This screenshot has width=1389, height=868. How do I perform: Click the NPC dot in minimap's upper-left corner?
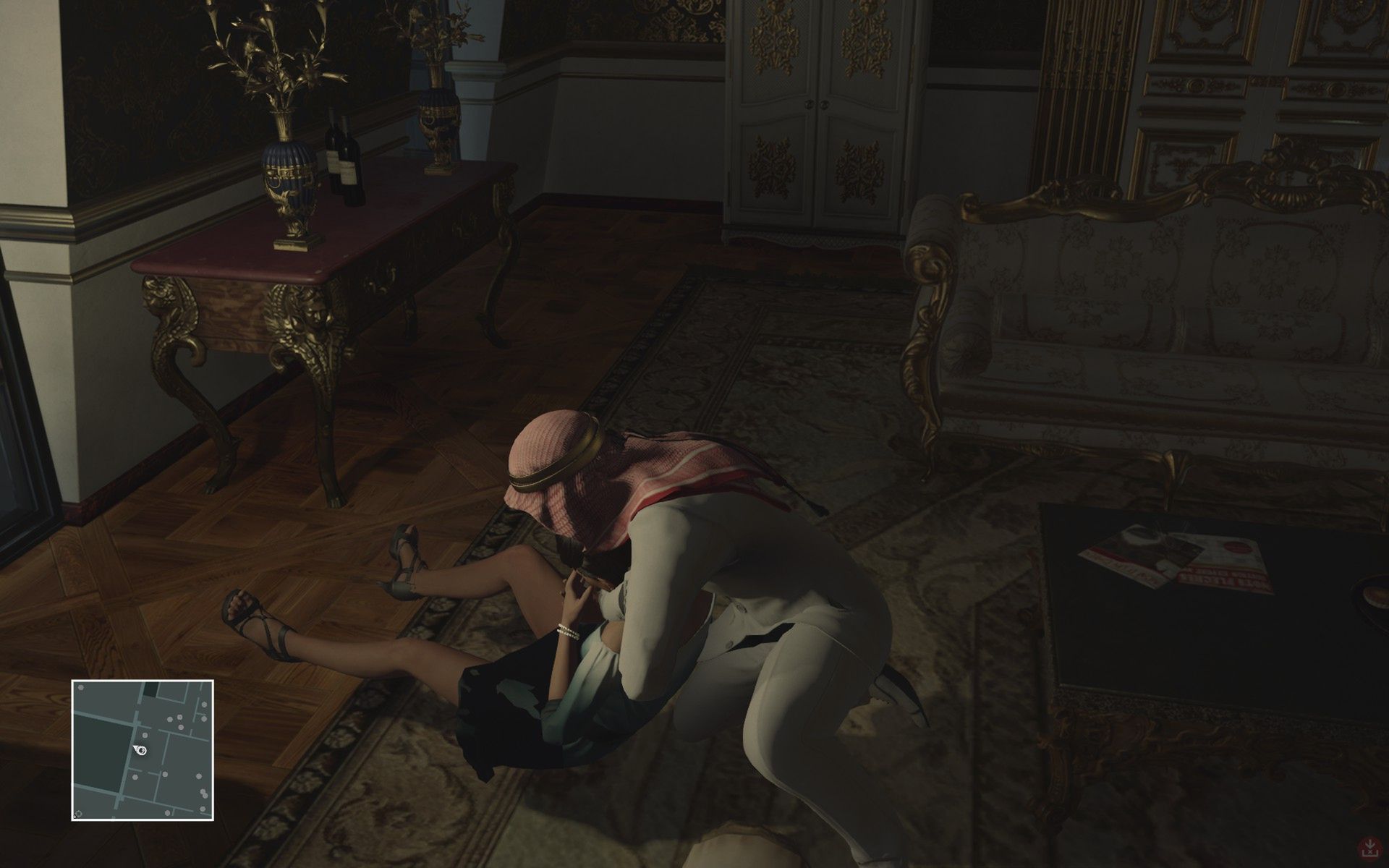coord(81,688)
